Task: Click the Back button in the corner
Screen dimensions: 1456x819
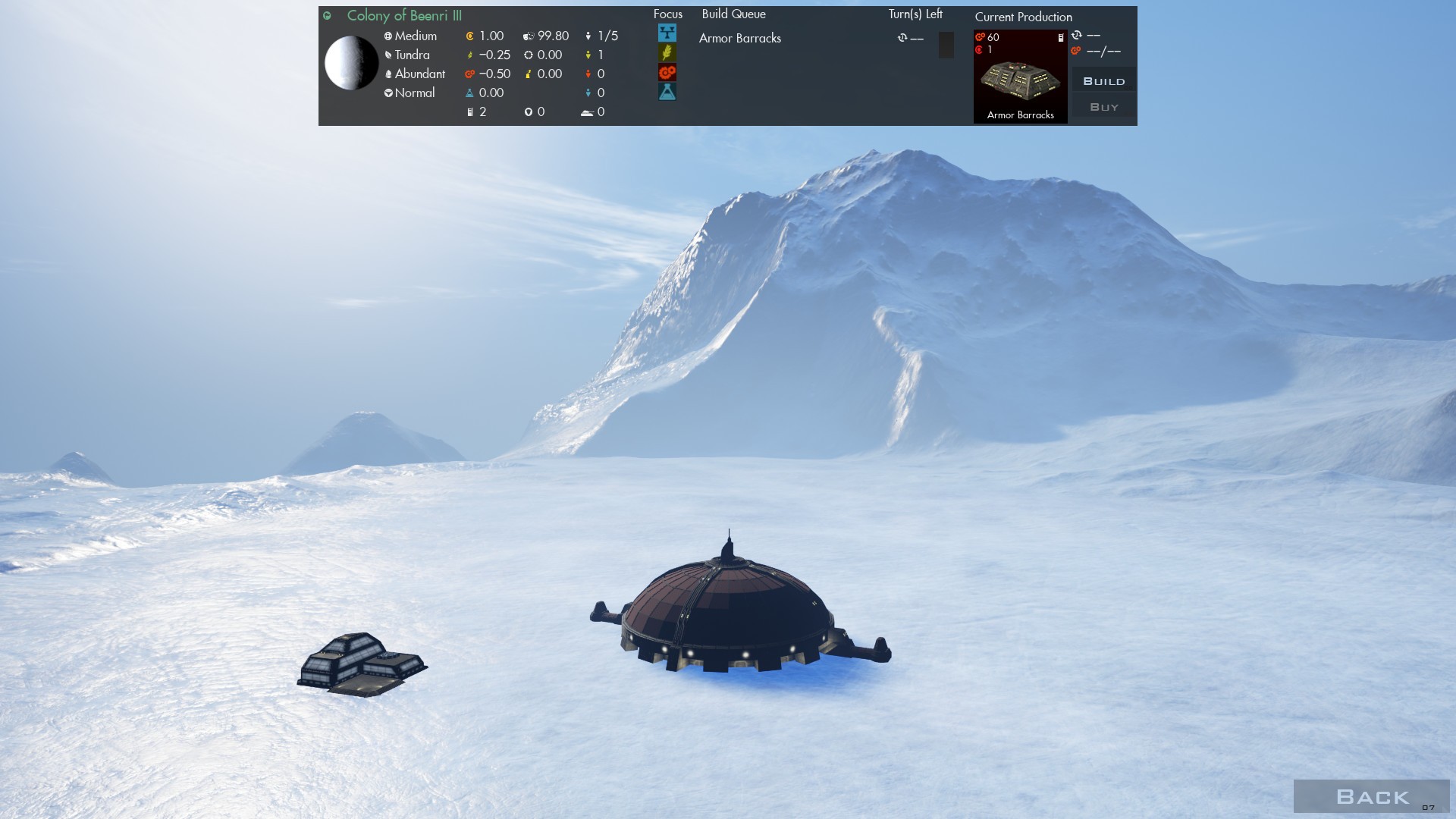Action: click(1373, 797)
